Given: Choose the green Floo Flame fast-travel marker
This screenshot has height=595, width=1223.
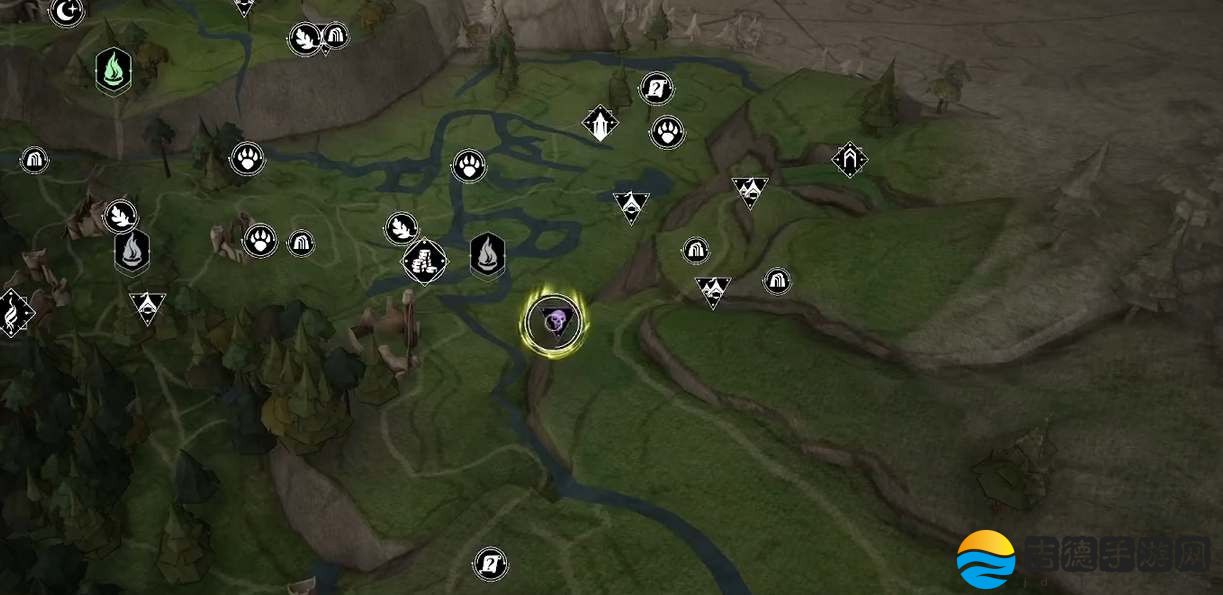Looking at the screenshot, I should pos(113,71).
